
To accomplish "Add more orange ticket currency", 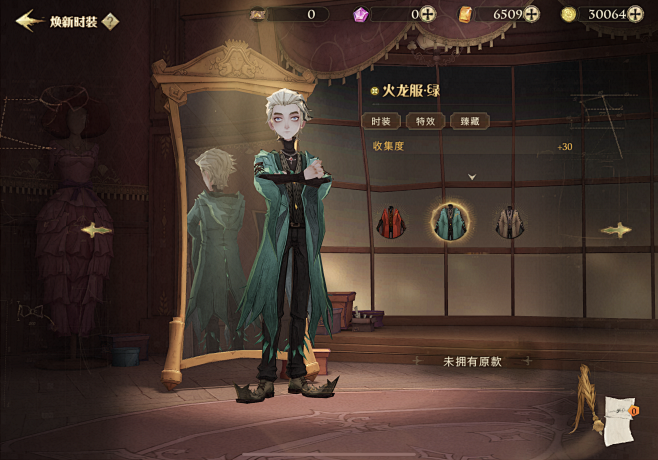I will point(531,14).
